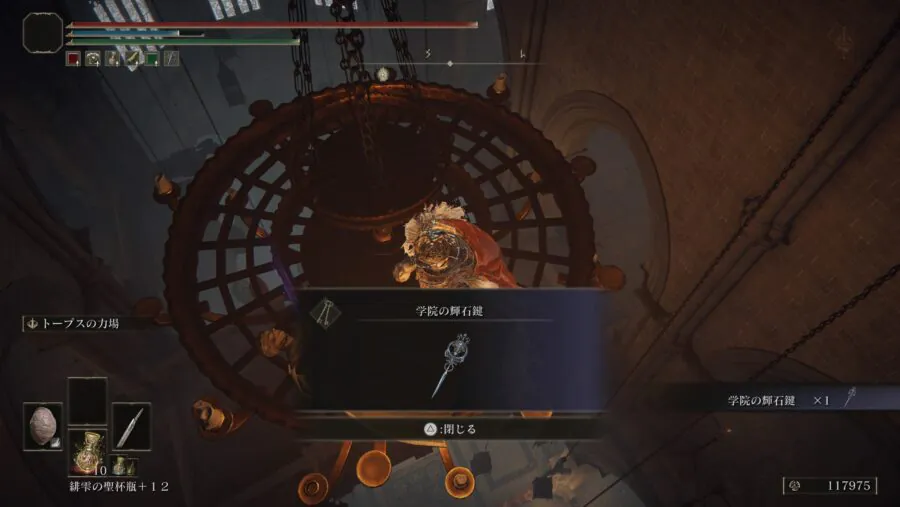The image size is (900, 507).
Task: Click the Academy Glintstone Key icon in the popup
Action: 454,364
